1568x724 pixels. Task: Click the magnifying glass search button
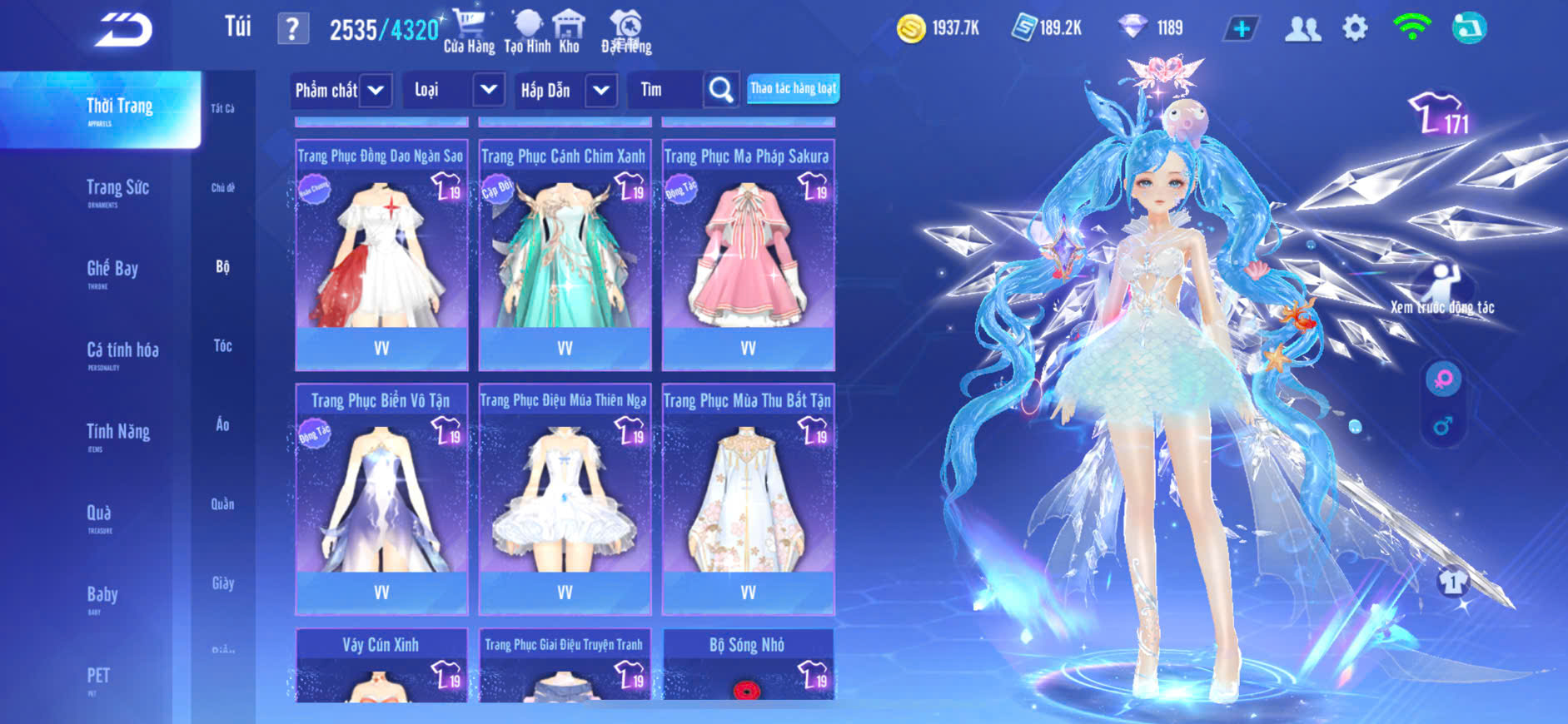pos(720,90)
